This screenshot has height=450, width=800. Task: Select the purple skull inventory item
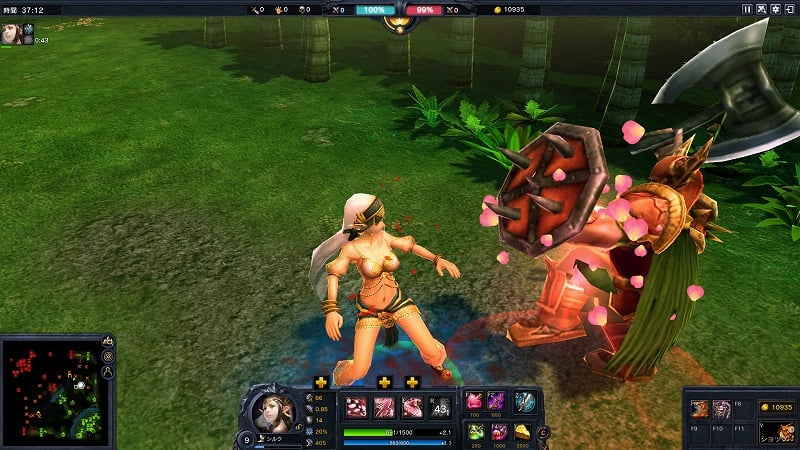721,409
